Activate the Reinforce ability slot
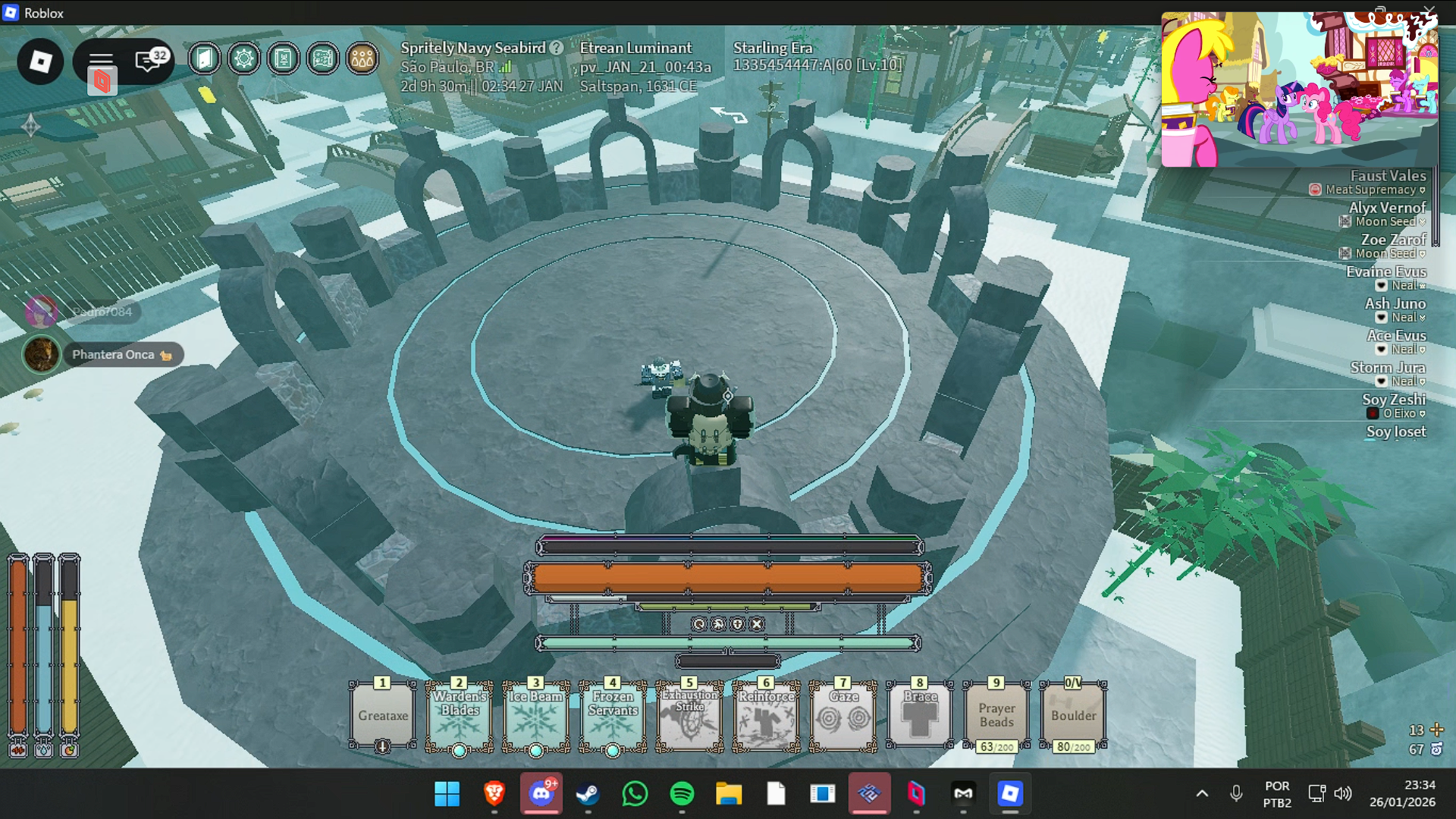This screenshot has width=1456, height=819. point(766,715)
